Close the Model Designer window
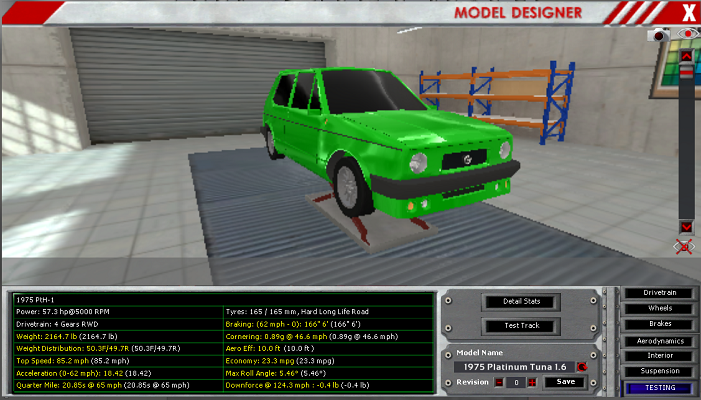The height and width of the screenshot is (400, 701). pos(687,12)
